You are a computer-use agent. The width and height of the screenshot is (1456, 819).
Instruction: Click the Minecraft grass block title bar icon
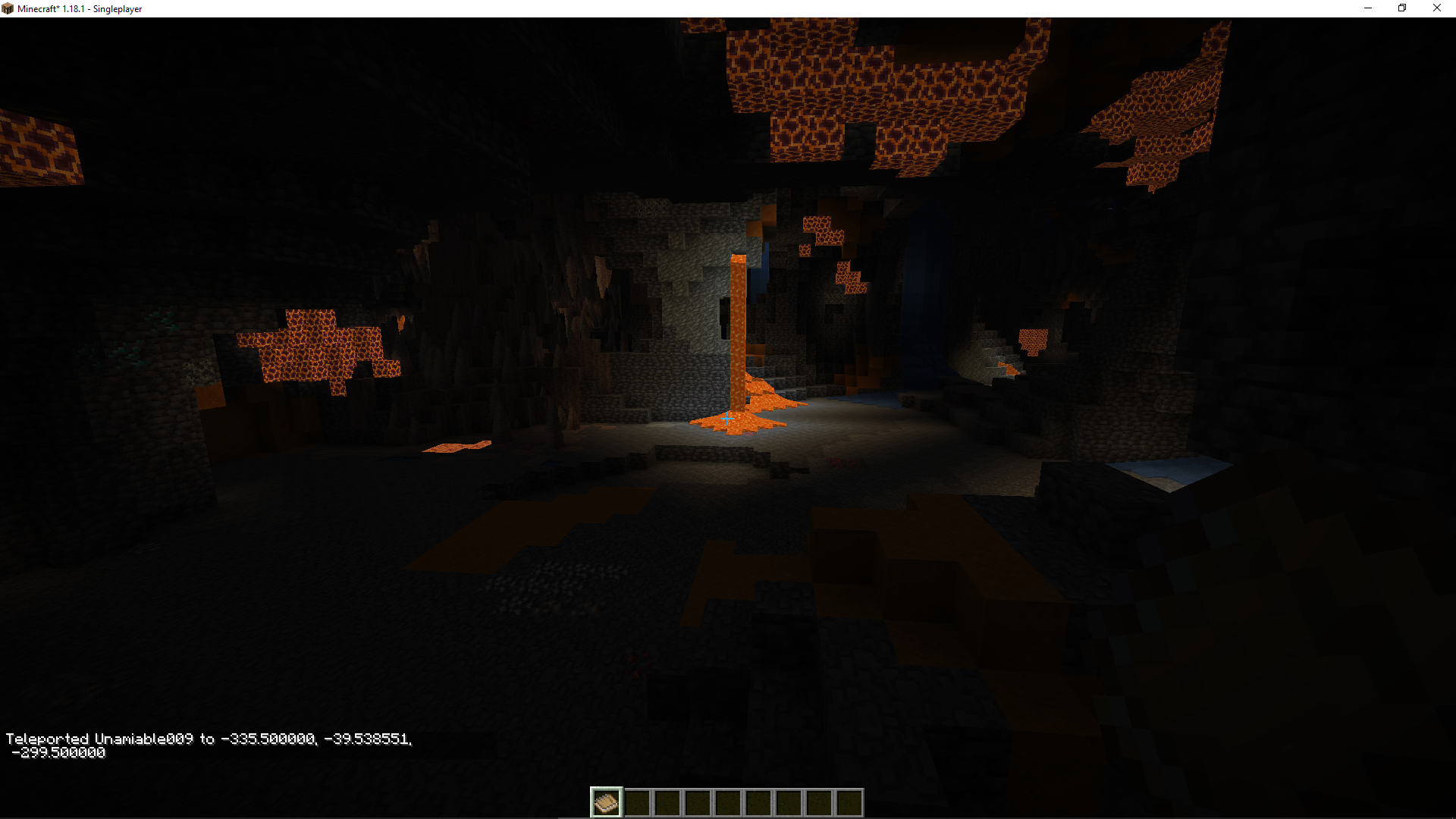coord(8,8)
